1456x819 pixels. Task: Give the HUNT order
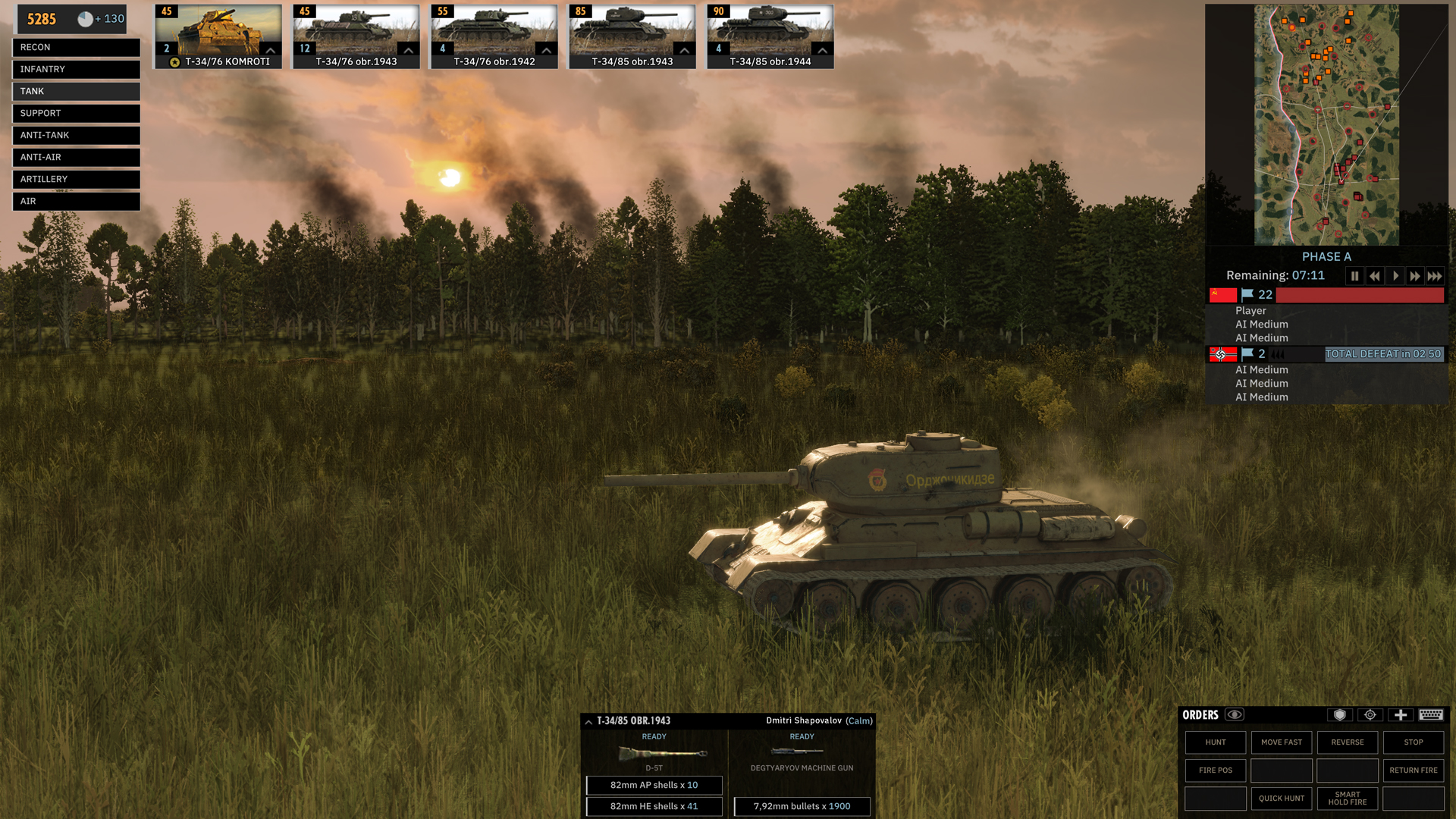pyautogui.click(x=1215, y=742)
